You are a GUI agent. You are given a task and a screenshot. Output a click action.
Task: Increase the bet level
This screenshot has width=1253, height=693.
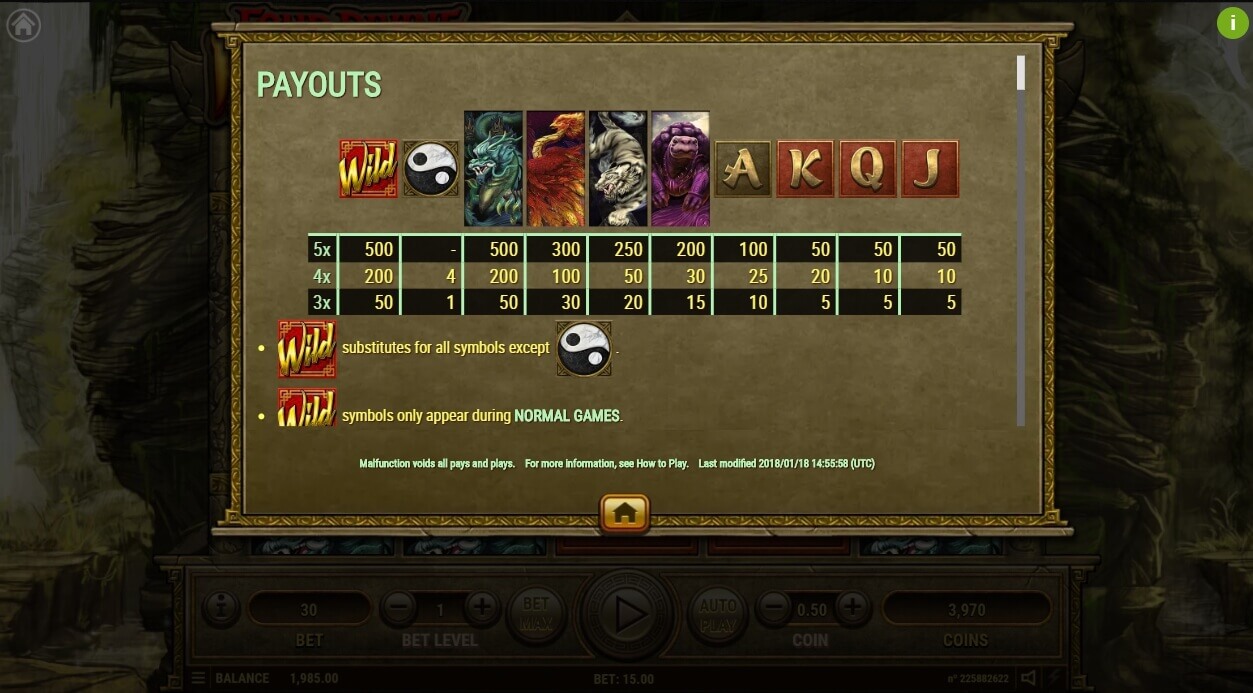[481, 607]
